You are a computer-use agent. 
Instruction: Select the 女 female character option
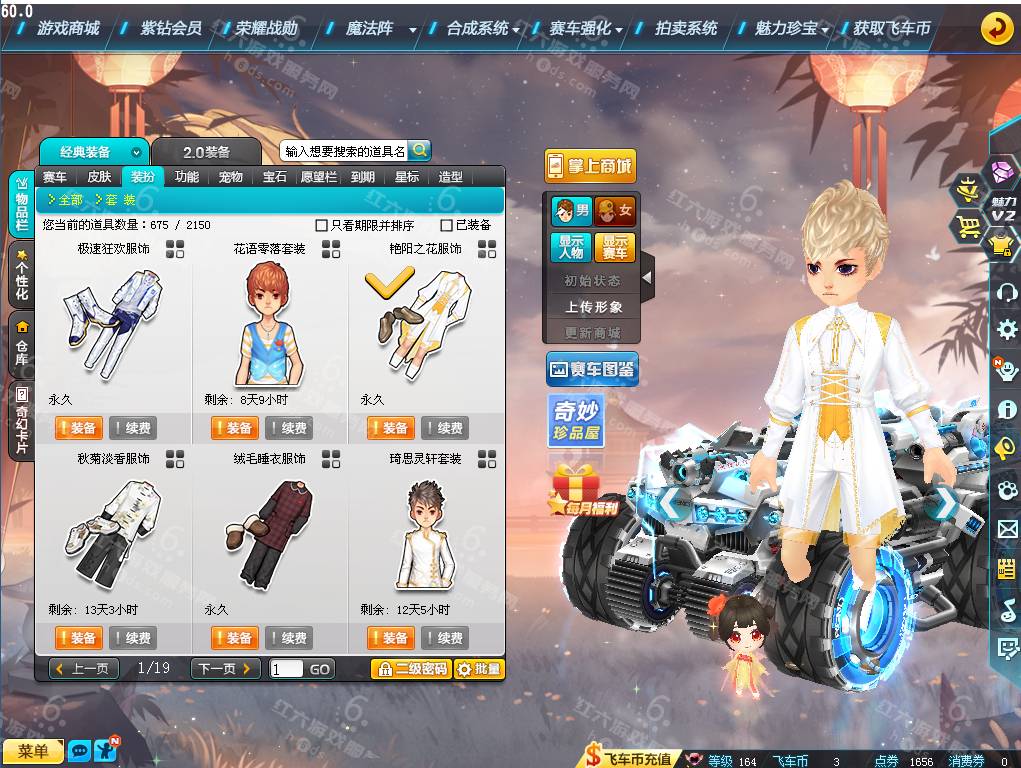[615, 211]
